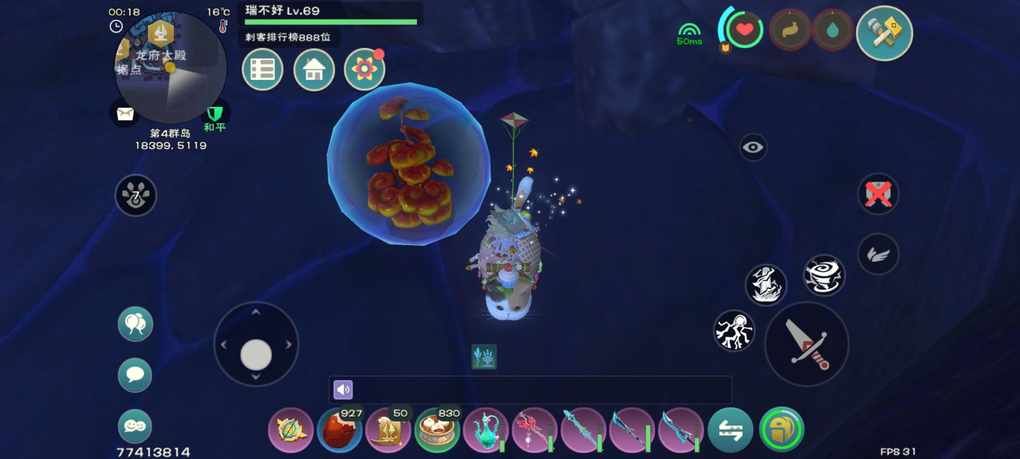This screenshot has width=1020, height=459.
Task: Use the tornado whirlwind skill
Action: 824,275
